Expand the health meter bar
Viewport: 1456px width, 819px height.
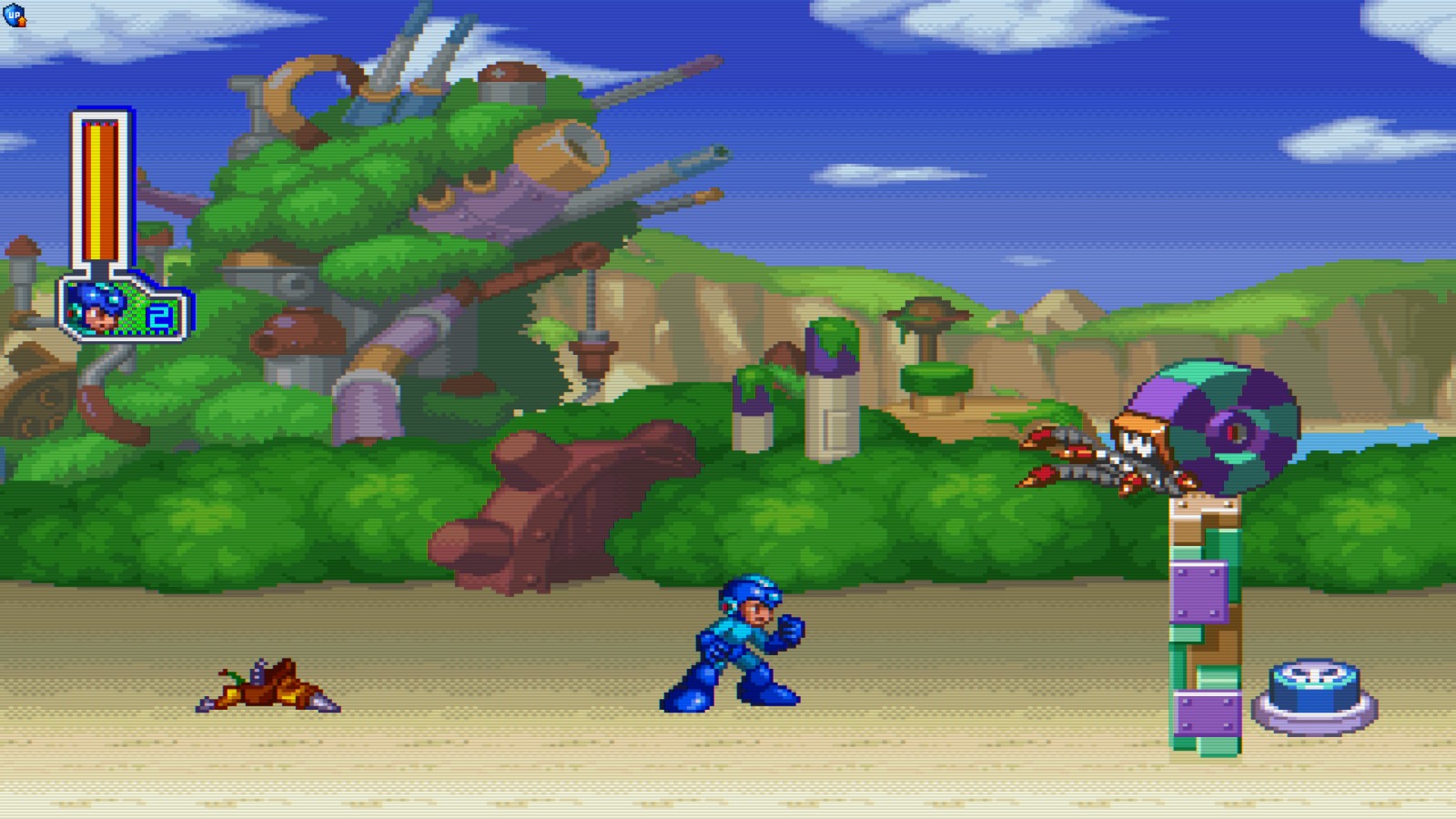point(96,191)
